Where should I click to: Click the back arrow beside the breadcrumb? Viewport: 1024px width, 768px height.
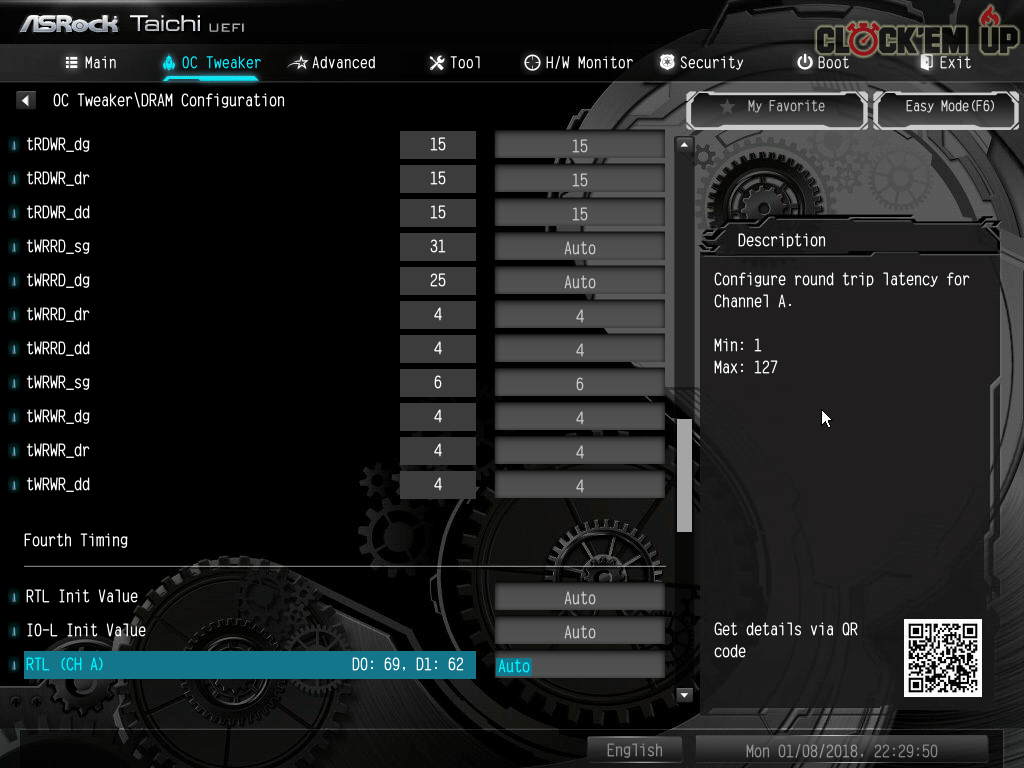27,101
